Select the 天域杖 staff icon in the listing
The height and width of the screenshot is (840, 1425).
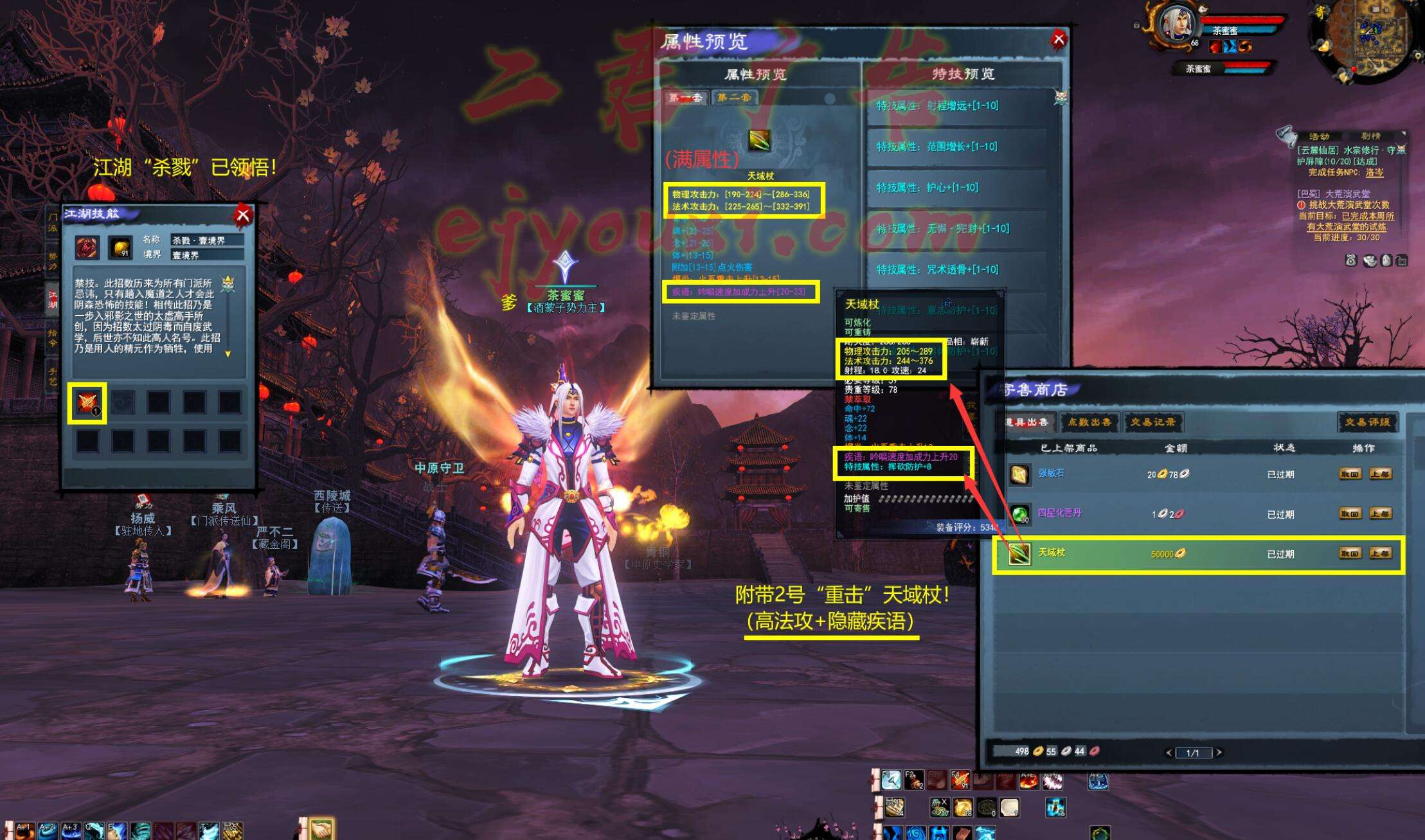tap(1019, 553)
